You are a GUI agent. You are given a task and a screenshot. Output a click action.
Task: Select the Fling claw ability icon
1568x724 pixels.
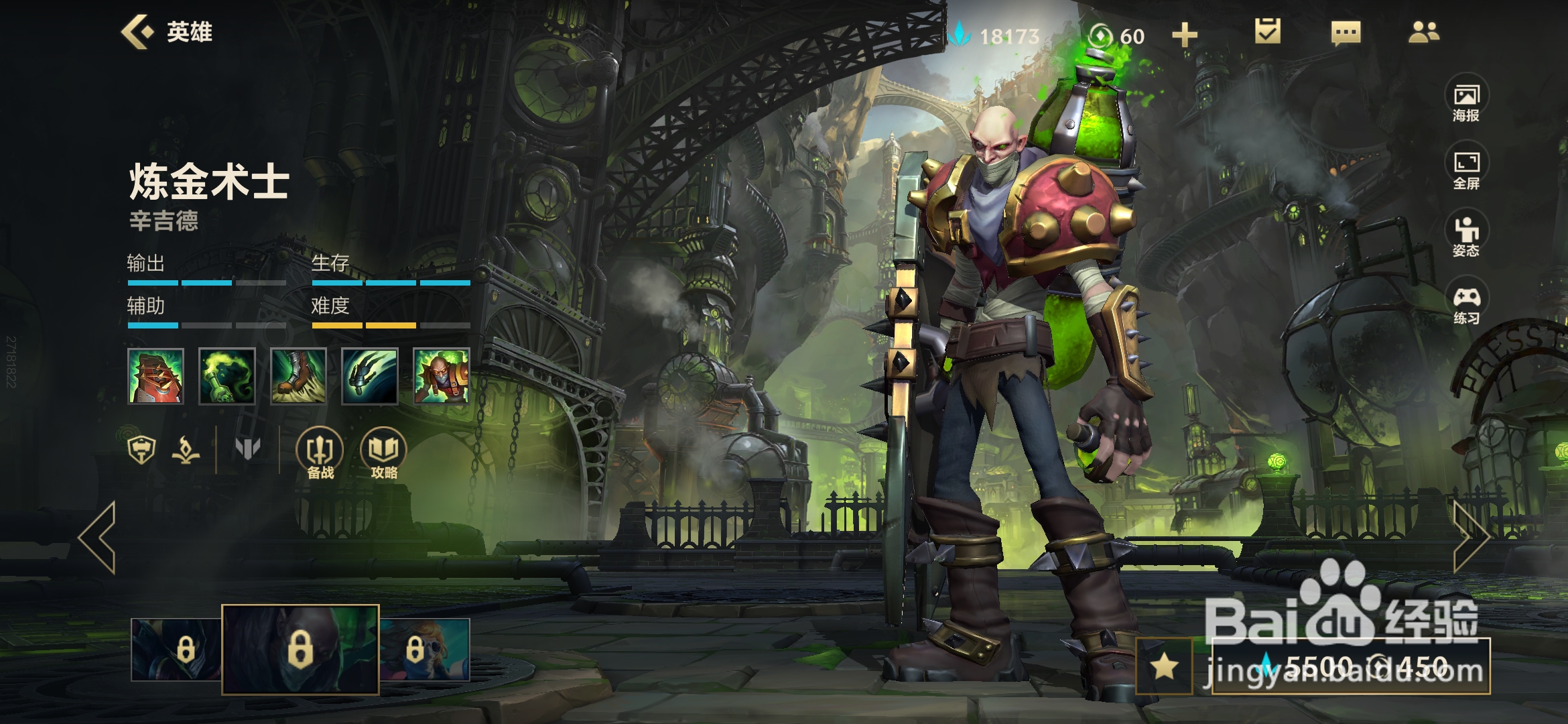(369, 376)
